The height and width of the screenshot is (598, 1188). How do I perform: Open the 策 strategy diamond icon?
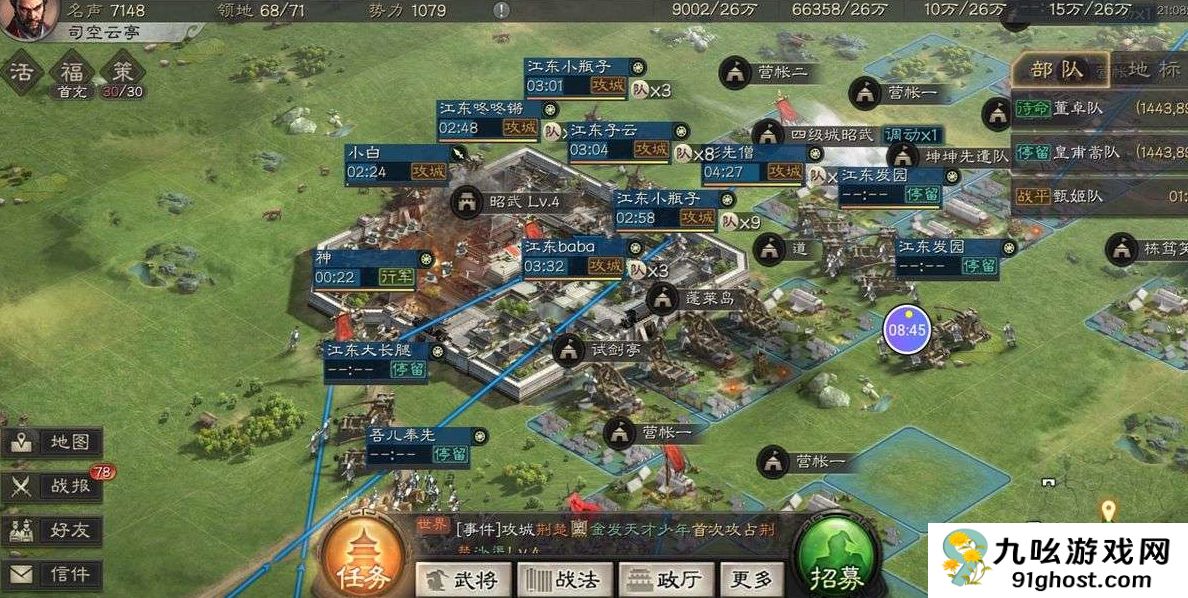(x=123, y=71)
